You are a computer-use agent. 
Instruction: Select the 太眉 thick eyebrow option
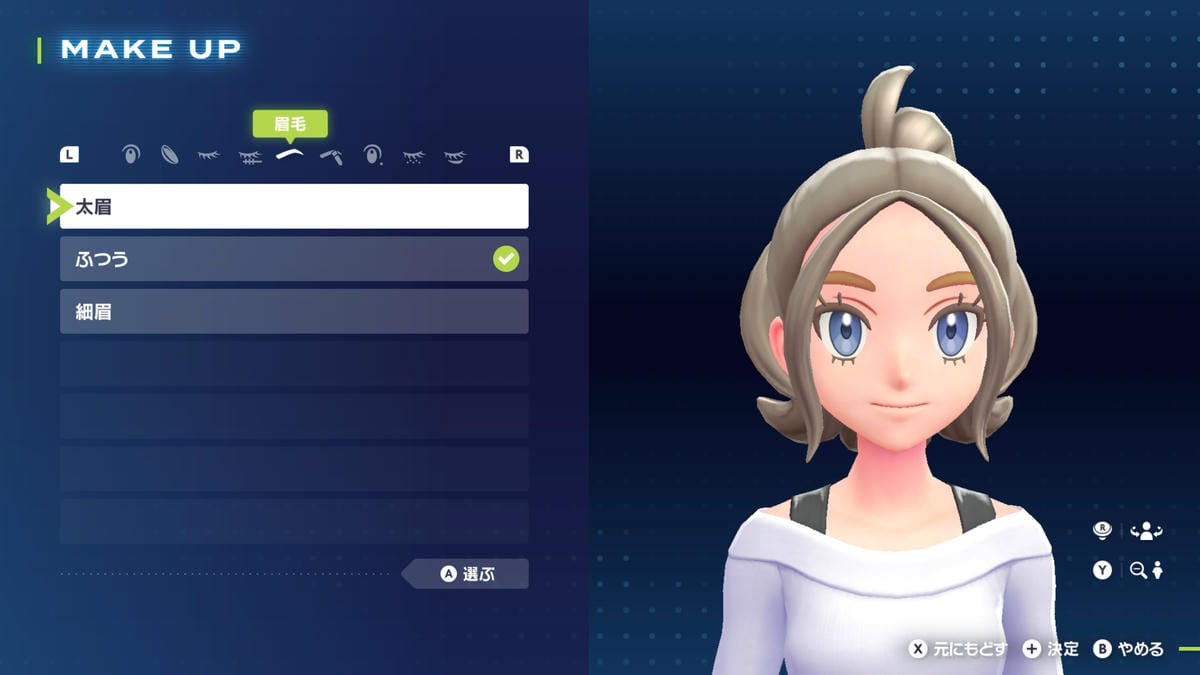click(x=294, y=207)
